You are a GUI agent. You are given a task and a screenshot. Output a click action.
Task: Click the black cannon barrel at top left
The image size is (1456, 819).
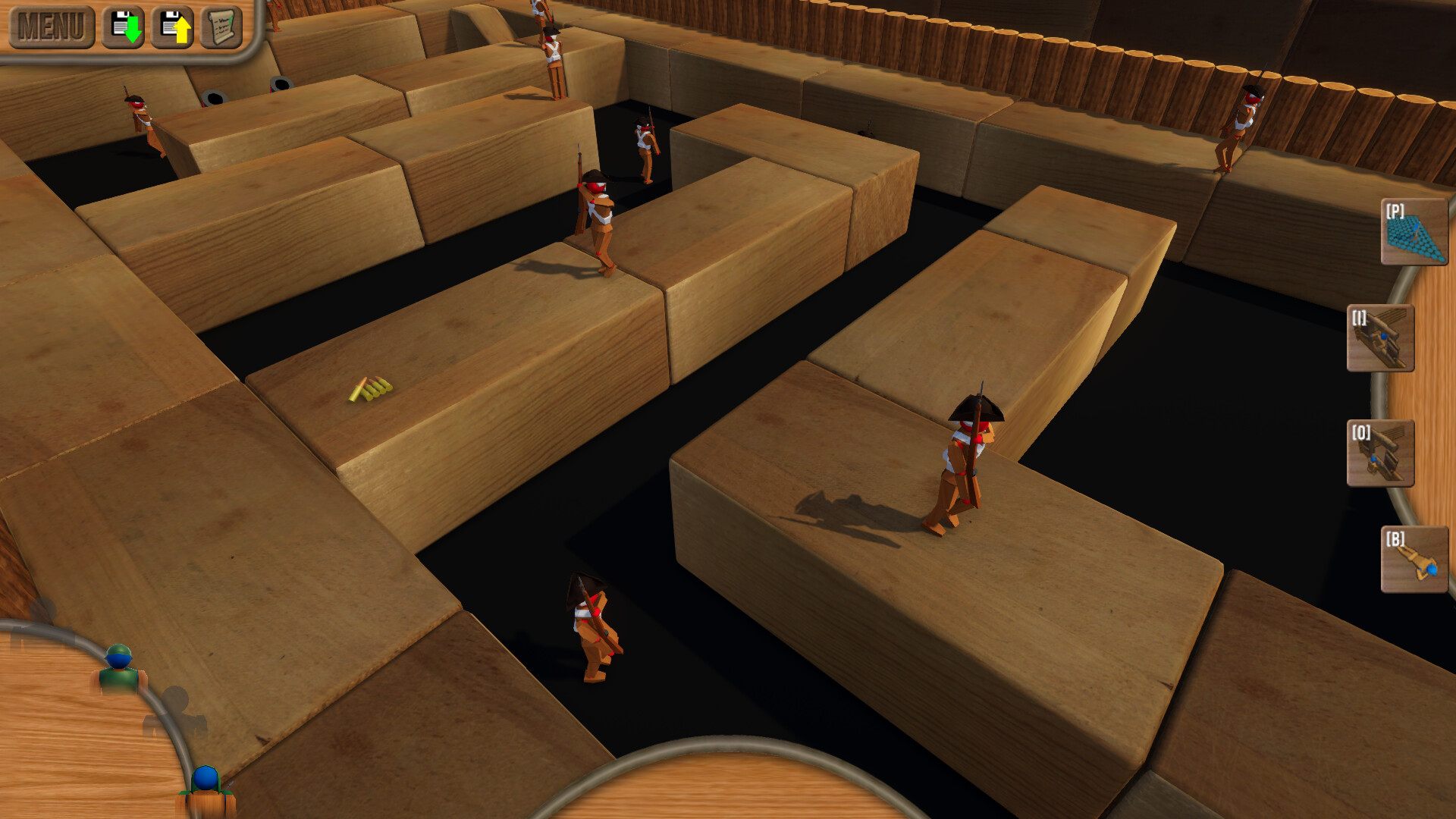(216, 95)
